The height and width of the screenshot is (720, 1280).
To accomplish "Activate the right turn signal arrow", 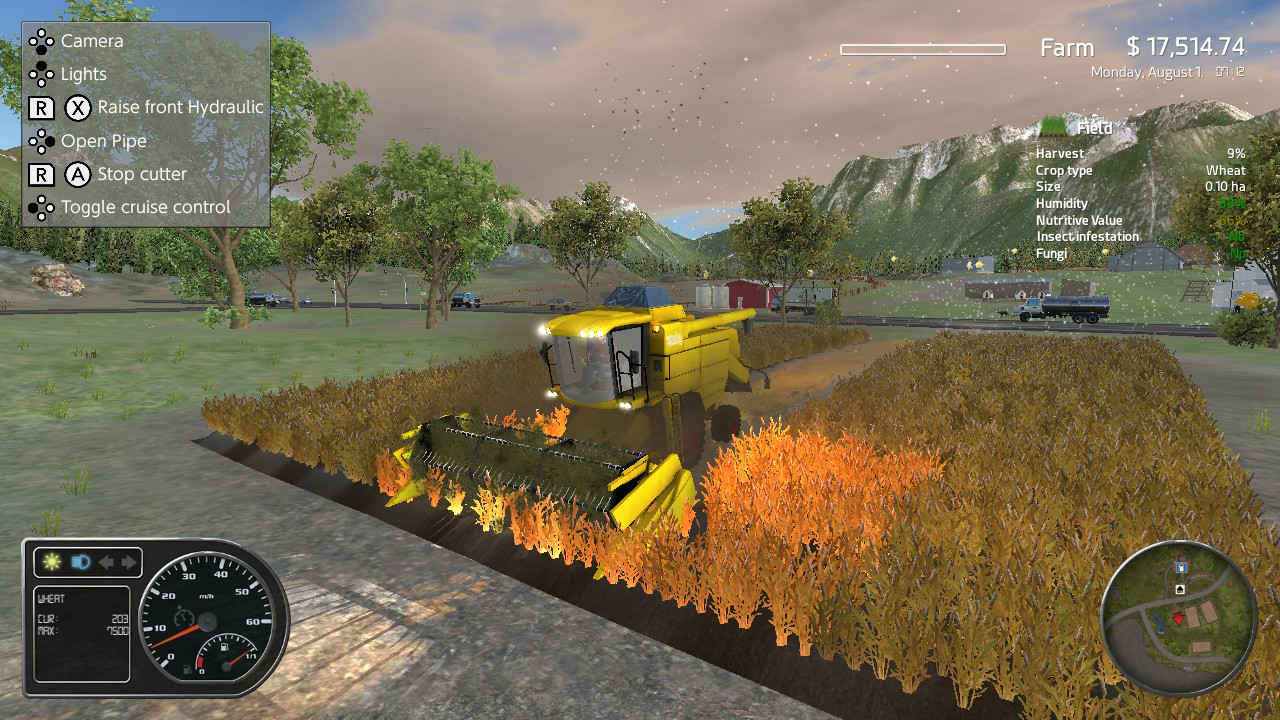I will pyautogui.click(x=129, y=561).
